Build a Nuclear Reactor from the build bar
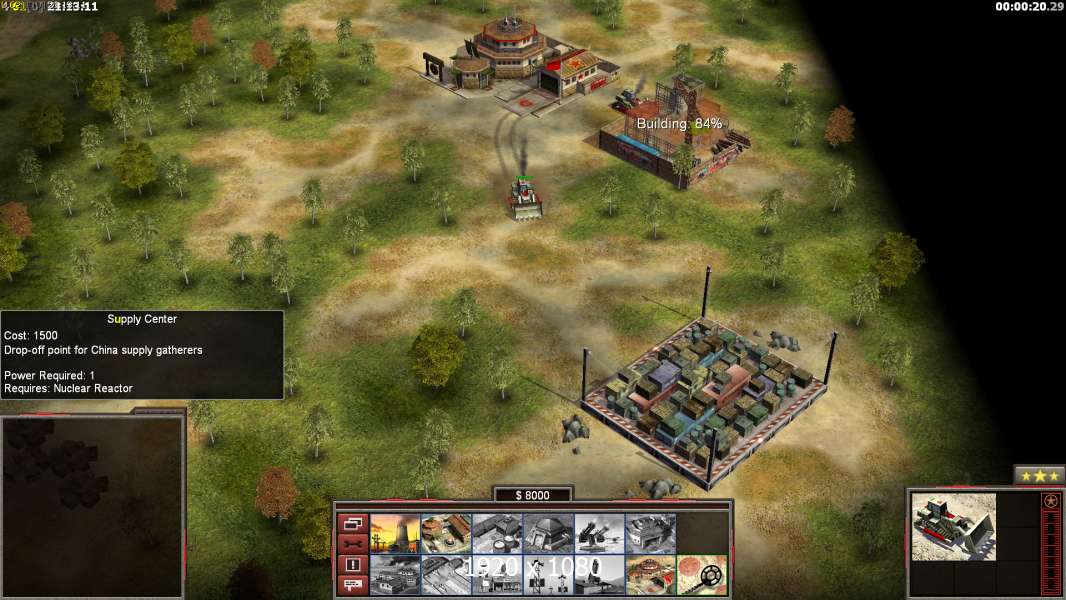 [395, 533]
